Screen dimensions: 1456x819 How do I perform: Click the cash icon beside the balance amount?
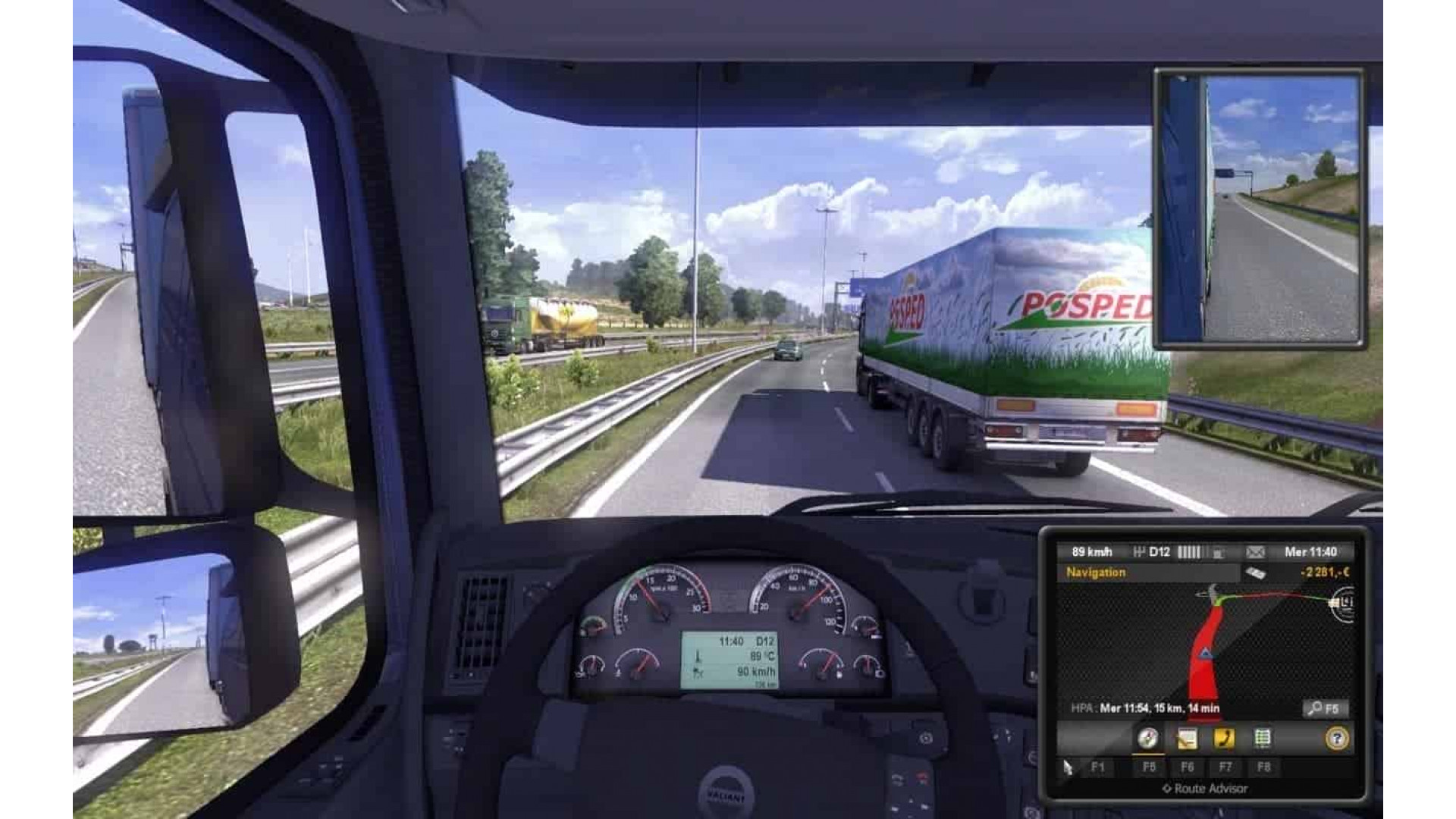point(1255,571)
